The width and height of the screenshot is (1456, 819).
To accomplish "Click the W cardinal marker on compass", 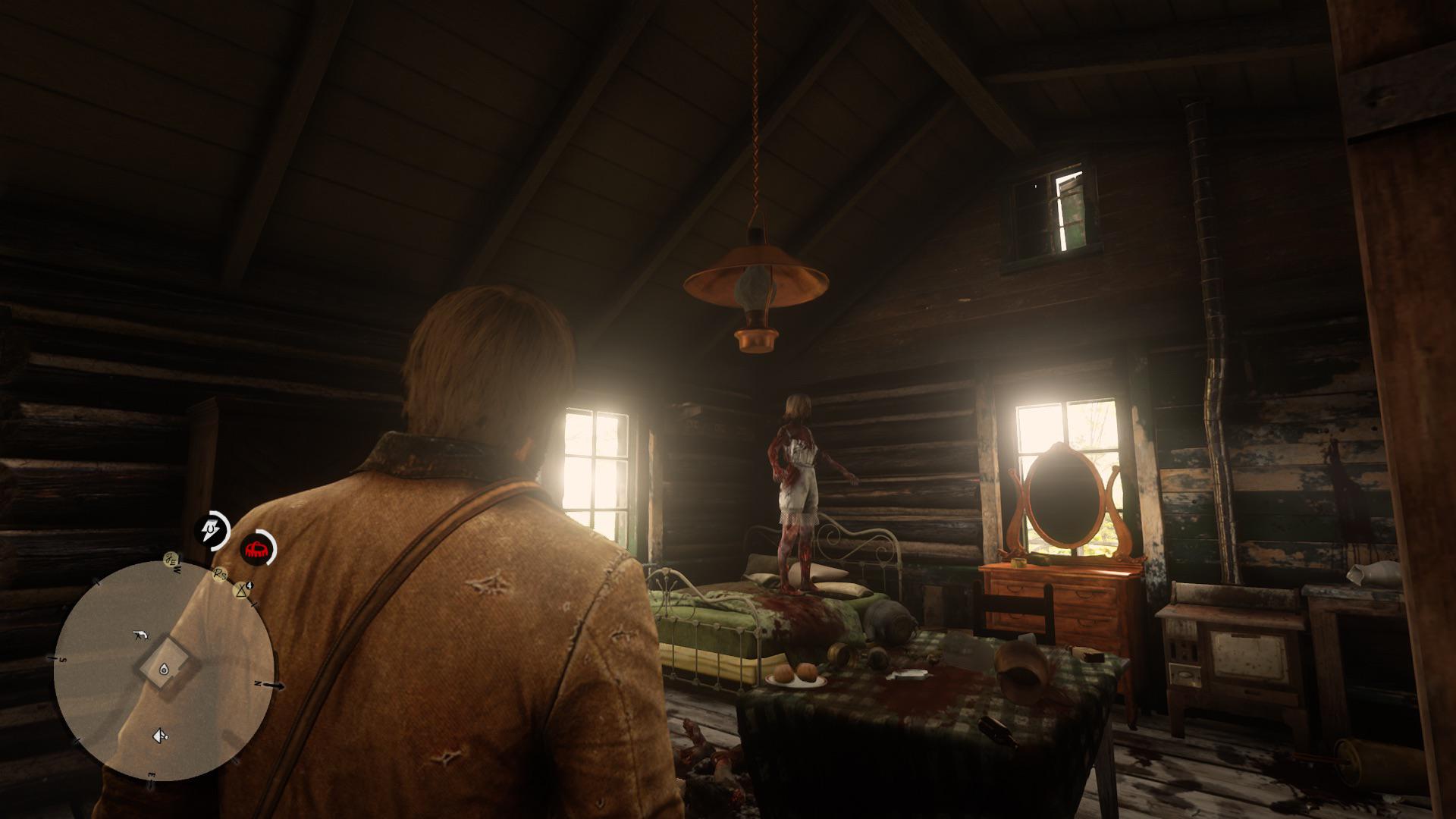I will click(176, 570).
